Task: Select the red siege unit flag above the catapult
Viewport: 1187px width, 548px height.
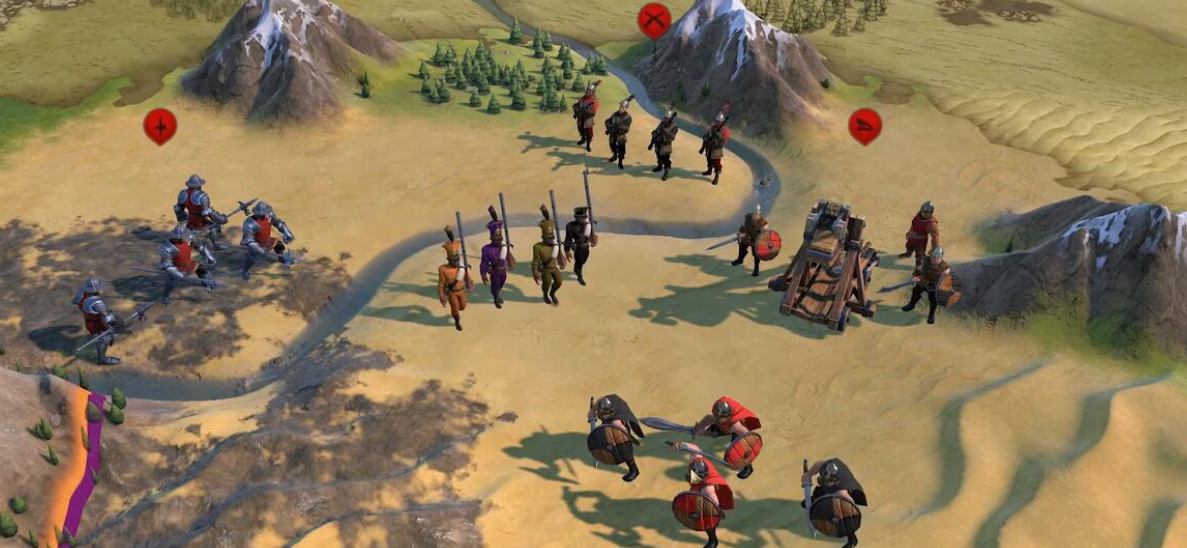Action: tap(865, 126)
